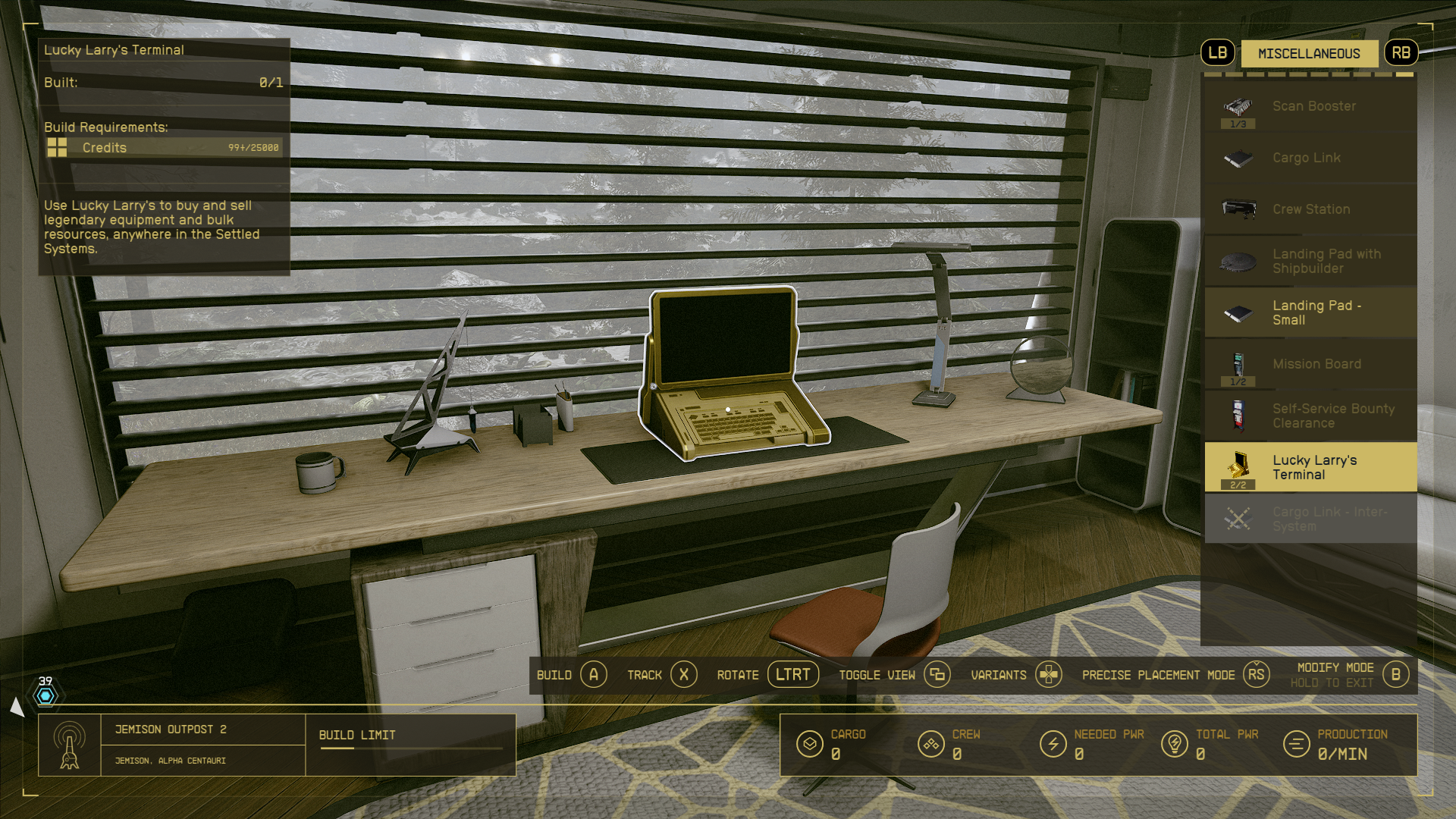Switch to the Miscellaneous tab

[x=1309, y=53]
